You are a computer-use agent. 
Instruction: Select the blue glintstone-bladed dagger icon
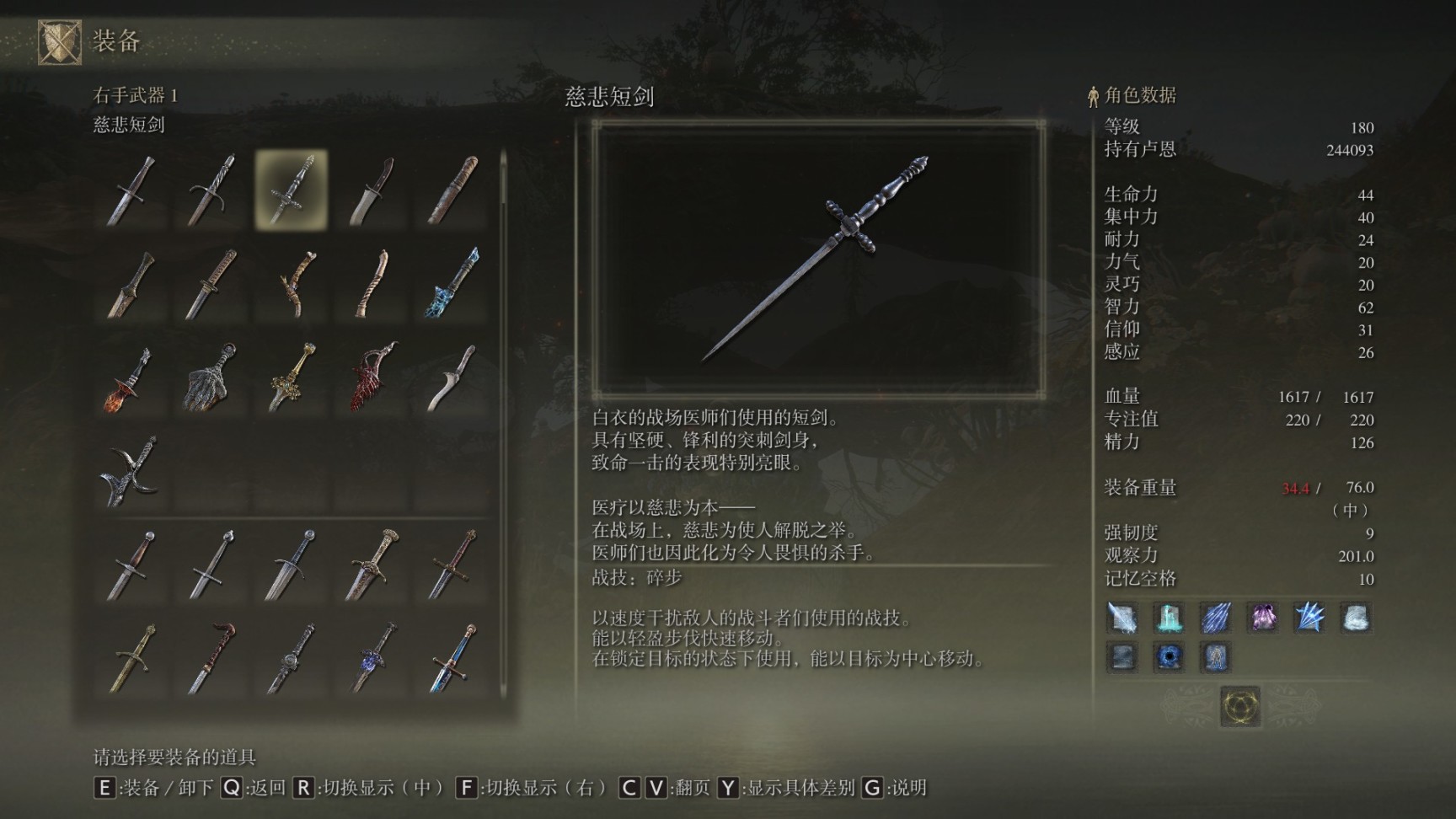[x=450, y=283]
